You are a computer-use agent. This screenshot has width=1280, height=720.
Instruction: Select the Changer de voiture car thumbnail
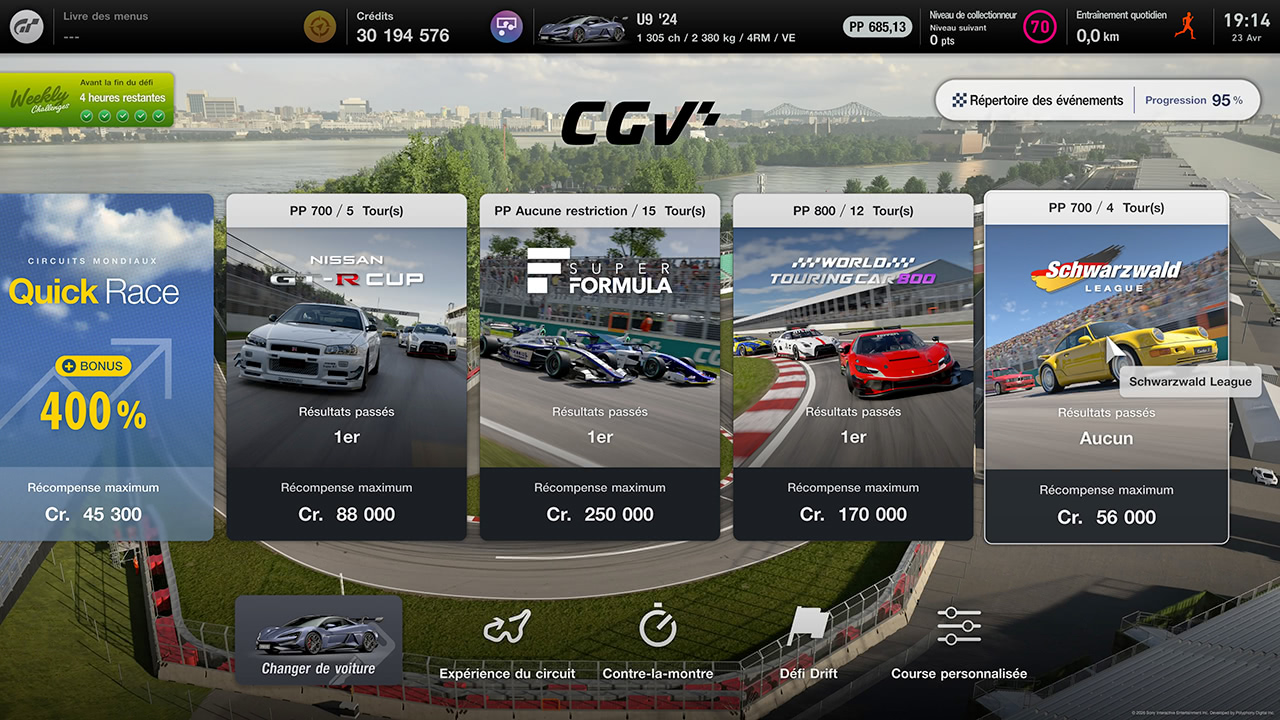318,638
